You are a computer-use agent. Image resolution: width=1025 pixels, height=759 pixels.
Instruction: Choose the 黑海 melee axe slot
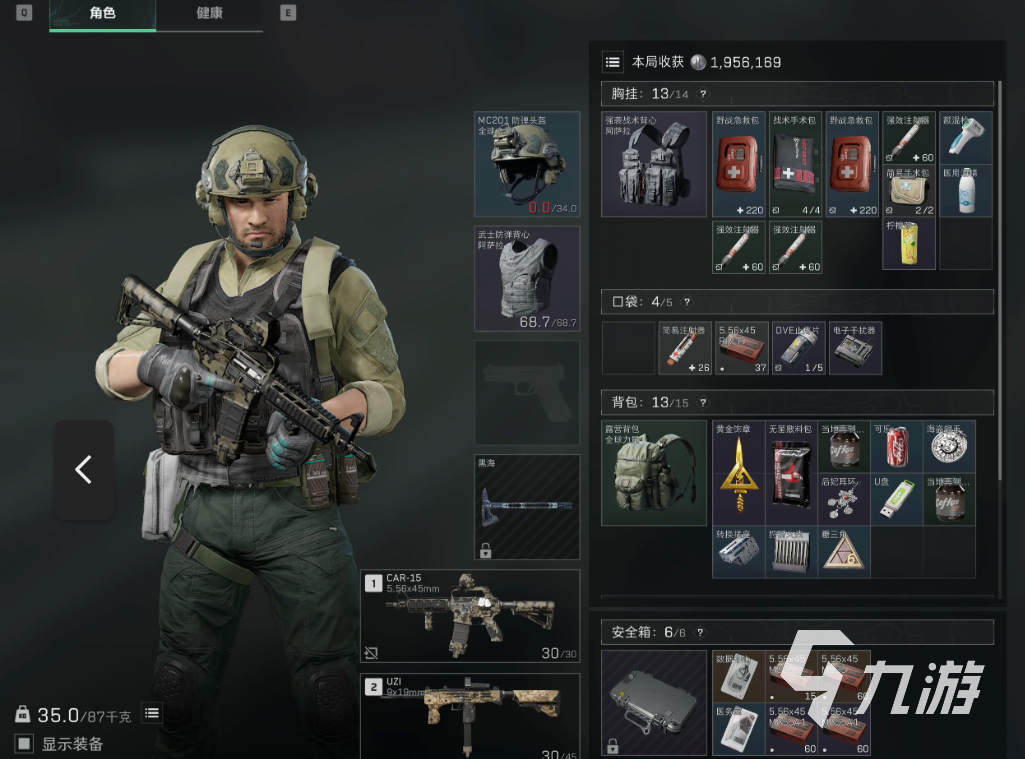pyautogui.click(x=527, y=506)
